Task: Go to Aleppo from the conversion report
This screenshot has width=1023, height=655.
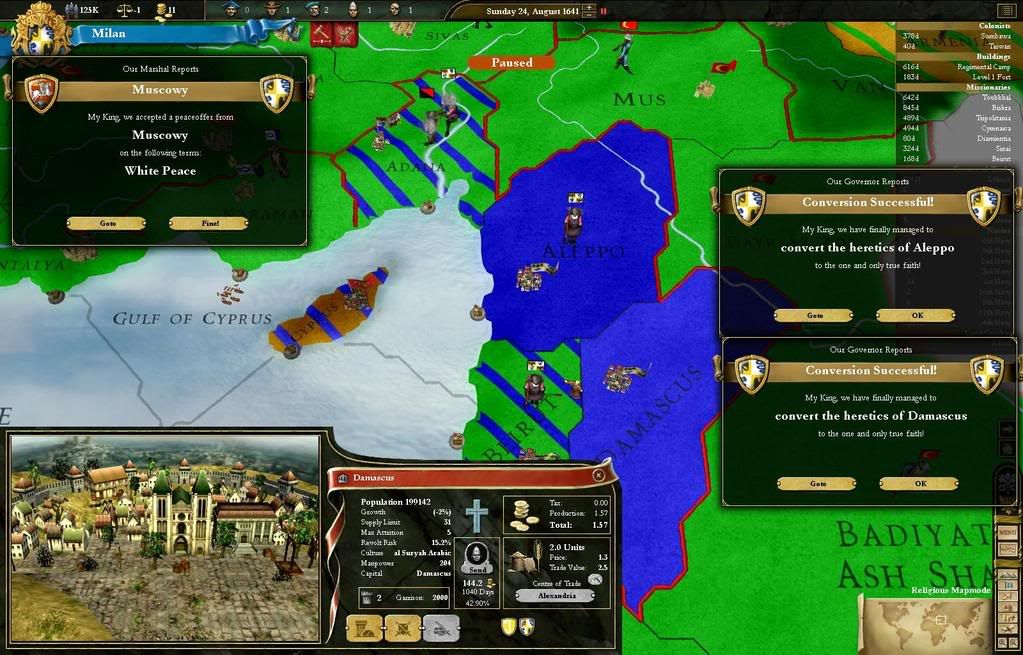Action: pos(815,315)
